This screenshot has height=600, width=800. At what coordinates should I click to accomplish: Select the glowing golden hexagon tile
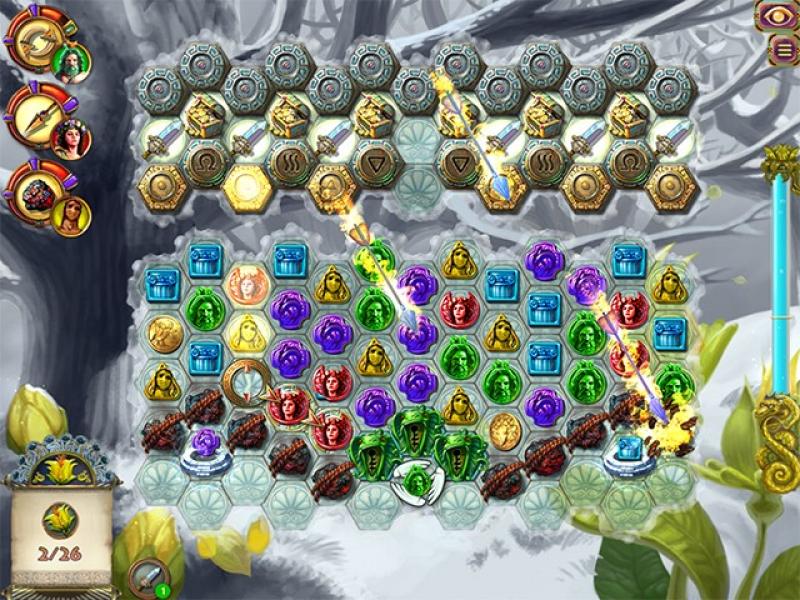246,186
